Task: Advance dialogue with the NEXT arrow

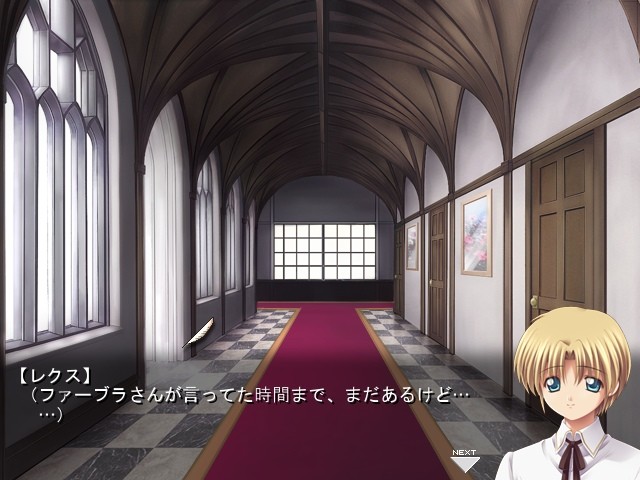Action: pos(465,460)
